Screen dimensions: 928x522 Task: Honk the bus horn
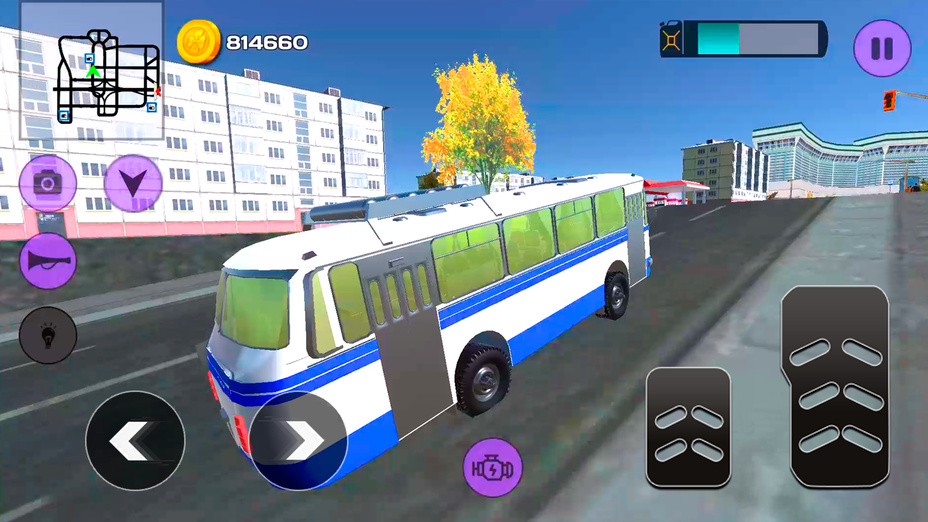coord(47,260)
